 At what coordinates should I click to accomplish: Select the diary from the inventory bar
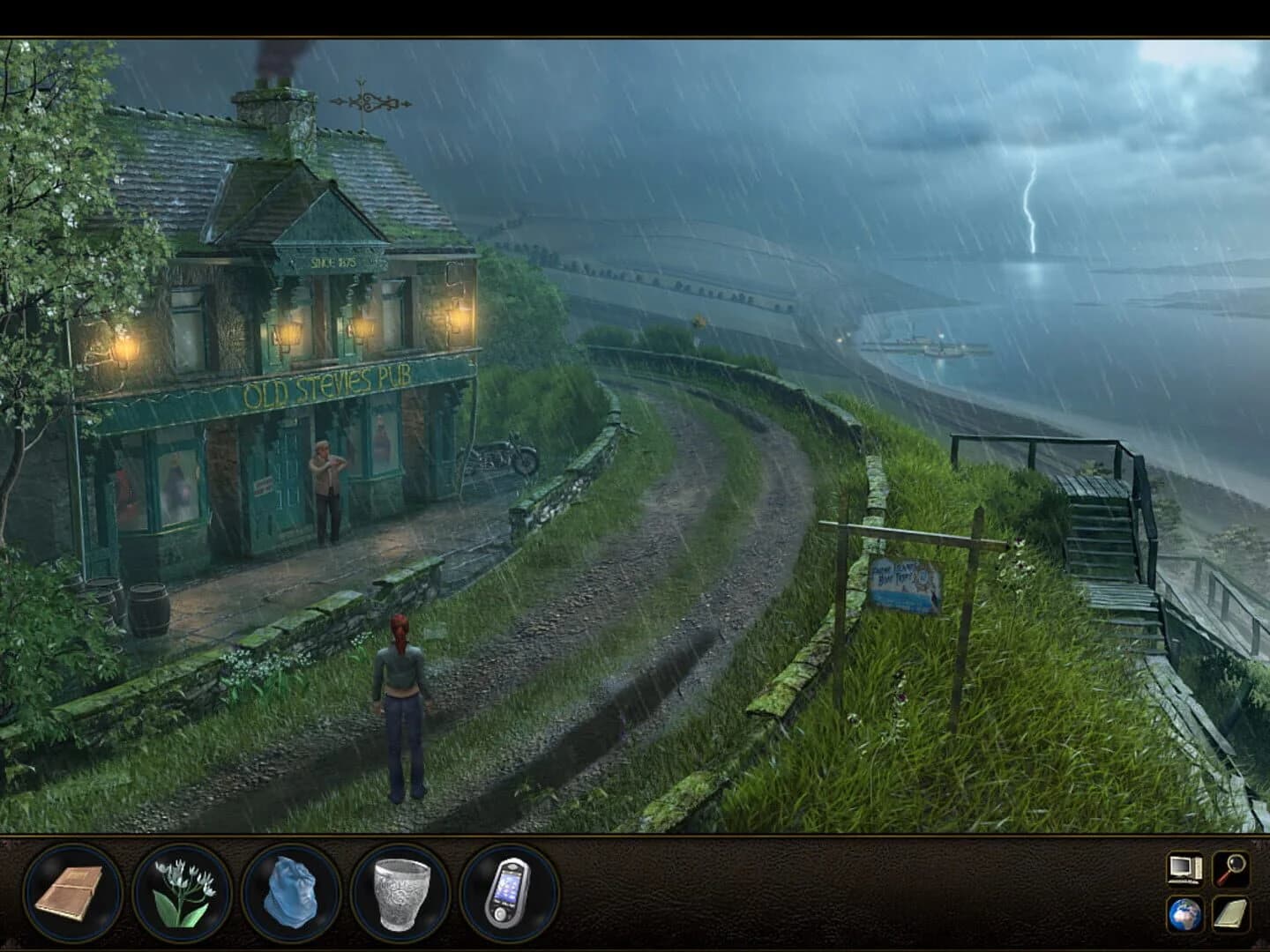75,896
